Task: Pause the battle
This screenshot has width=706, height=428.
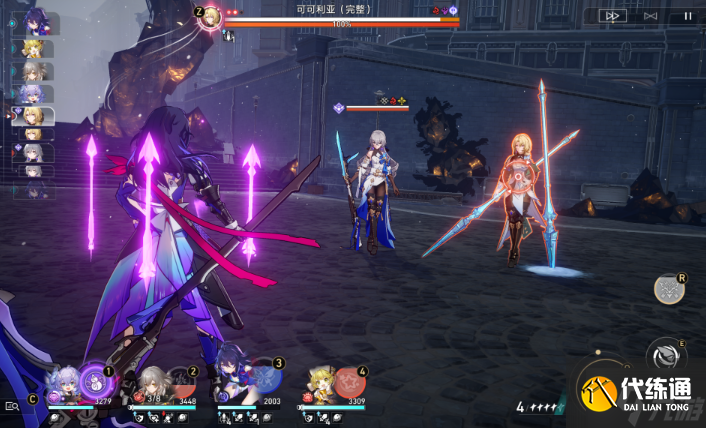Action: point(687,15)
